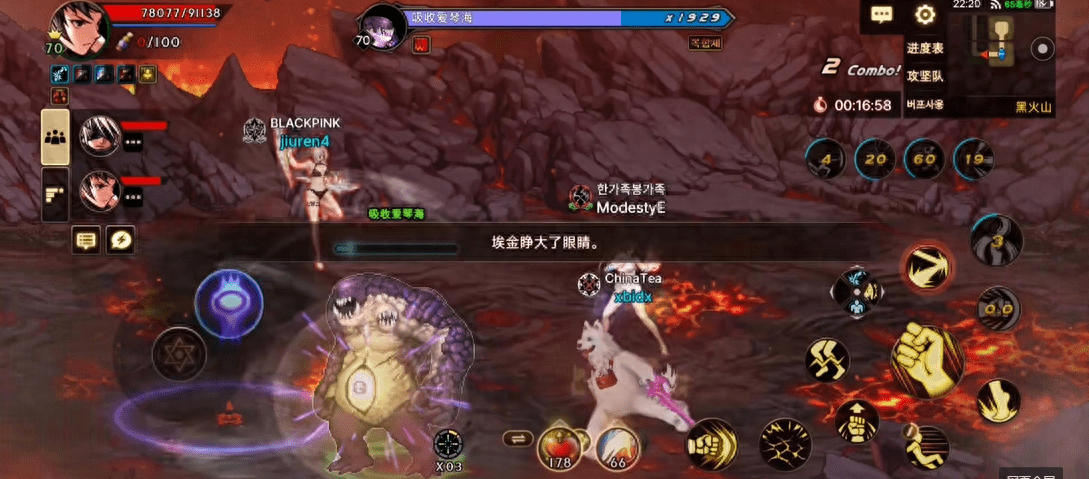The width and height of the screenshot is (1089, 479).
Task: Activate the double stomp kick skill
Action: click(827, 359)
